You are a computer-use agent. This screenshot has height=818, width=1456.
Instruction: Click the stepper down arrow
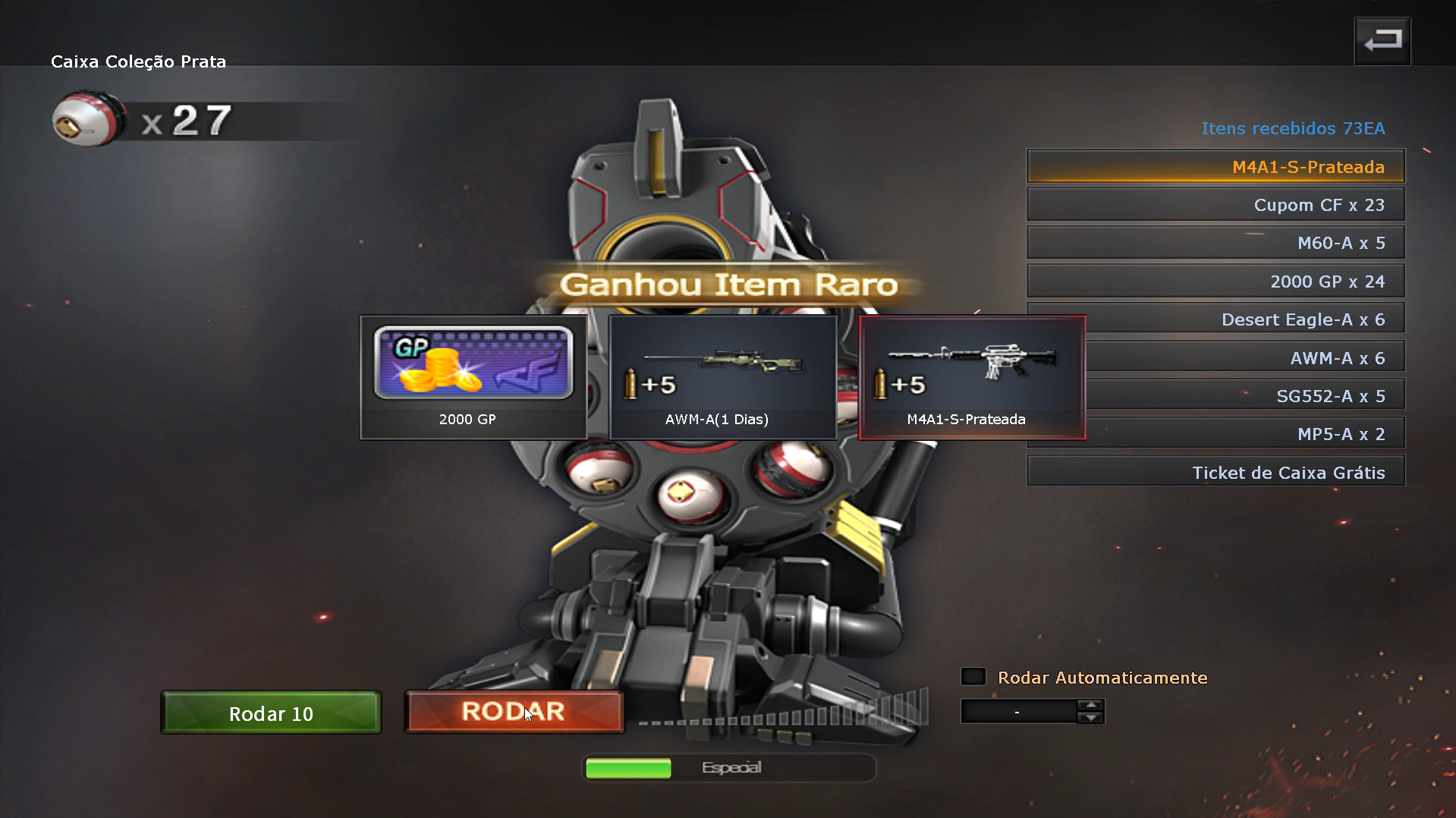click(1091, 718)
